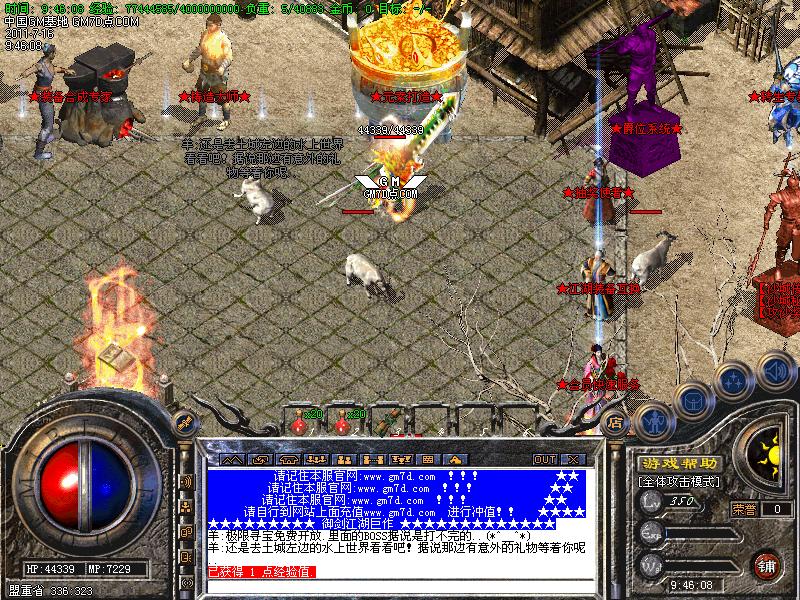
Task: Open the 荣誉 honor display
Action: click(743, 509)
